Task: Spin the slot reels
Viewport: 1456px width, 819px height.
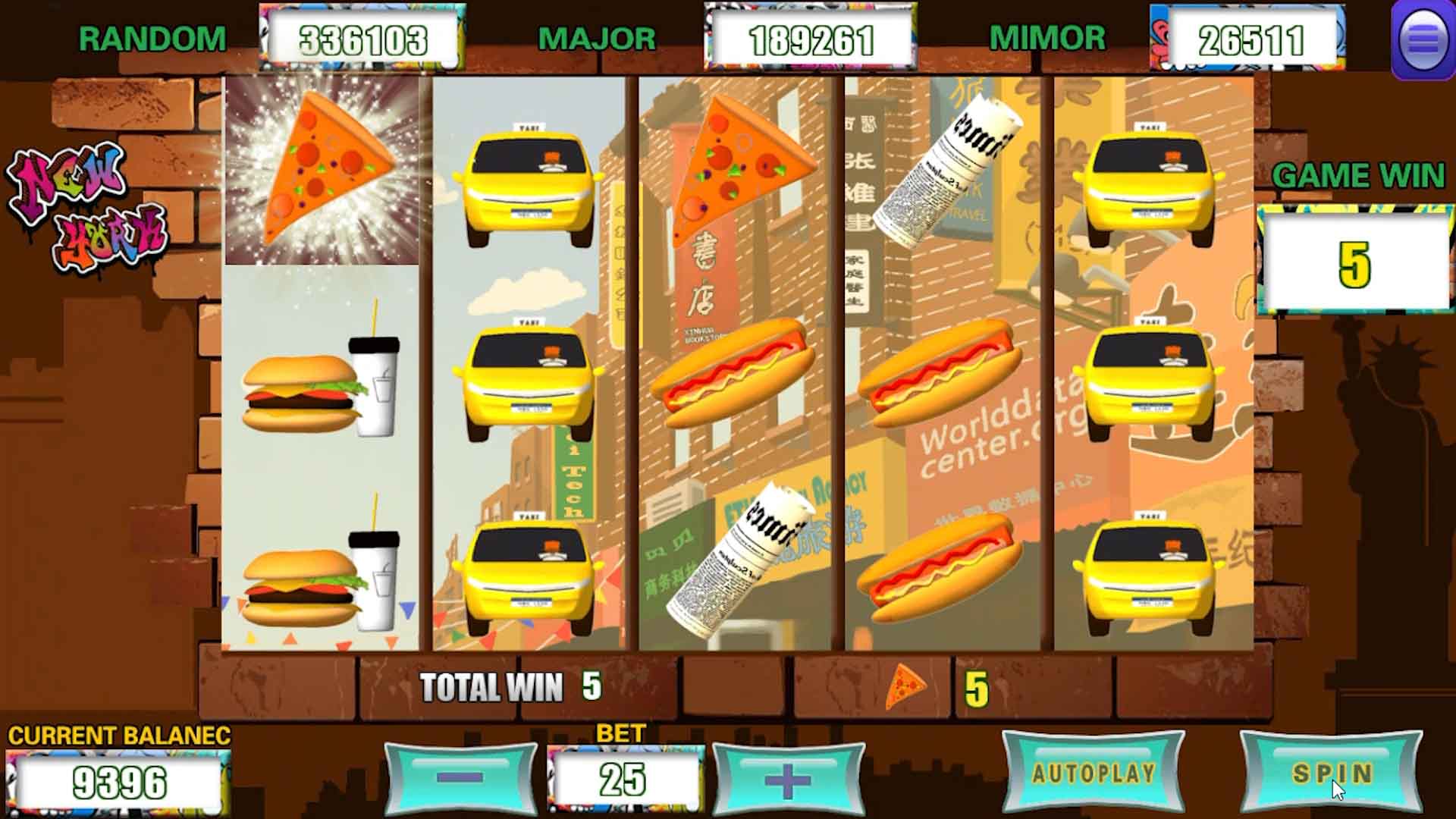Action: pyautogui.click(x=1331, y=773)
